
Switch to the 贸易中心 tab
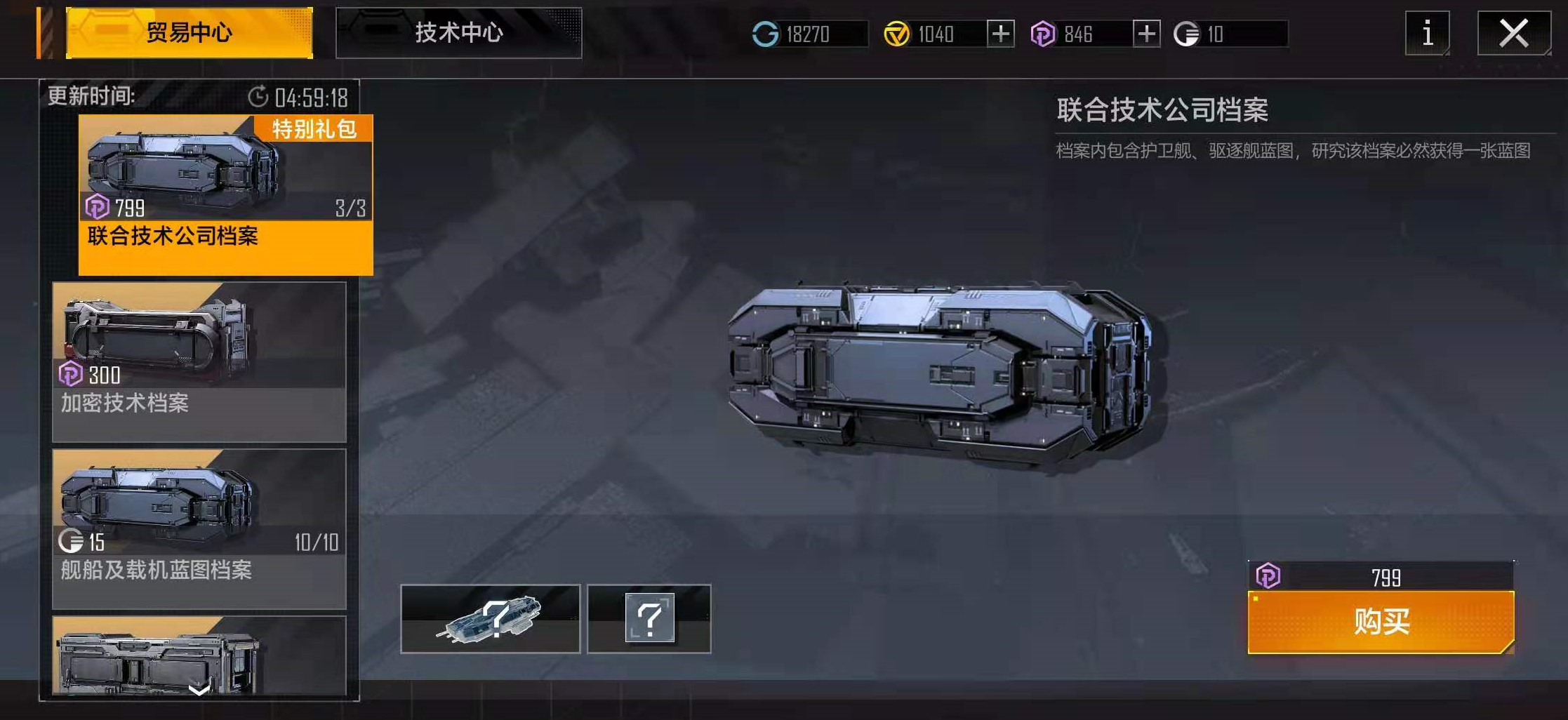point(189,33)
